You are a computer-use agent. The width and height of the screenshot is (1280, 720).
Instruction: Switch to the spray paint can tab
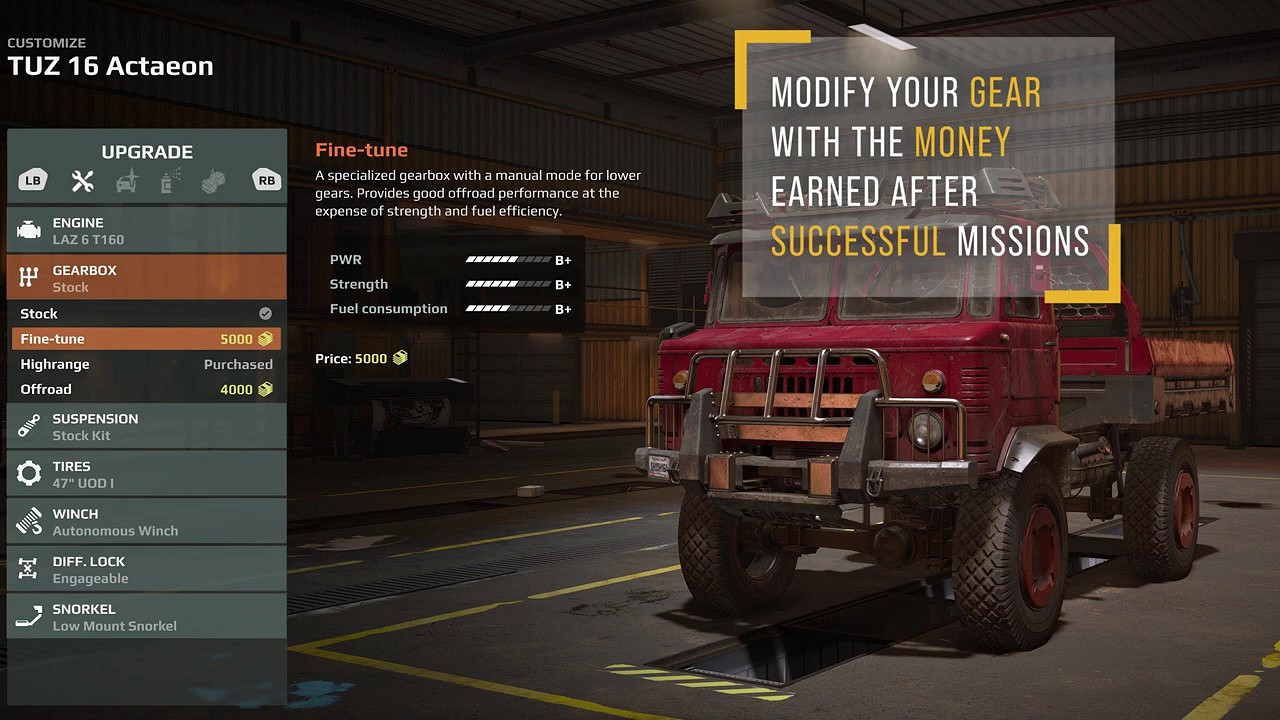[x=169, y=181]
